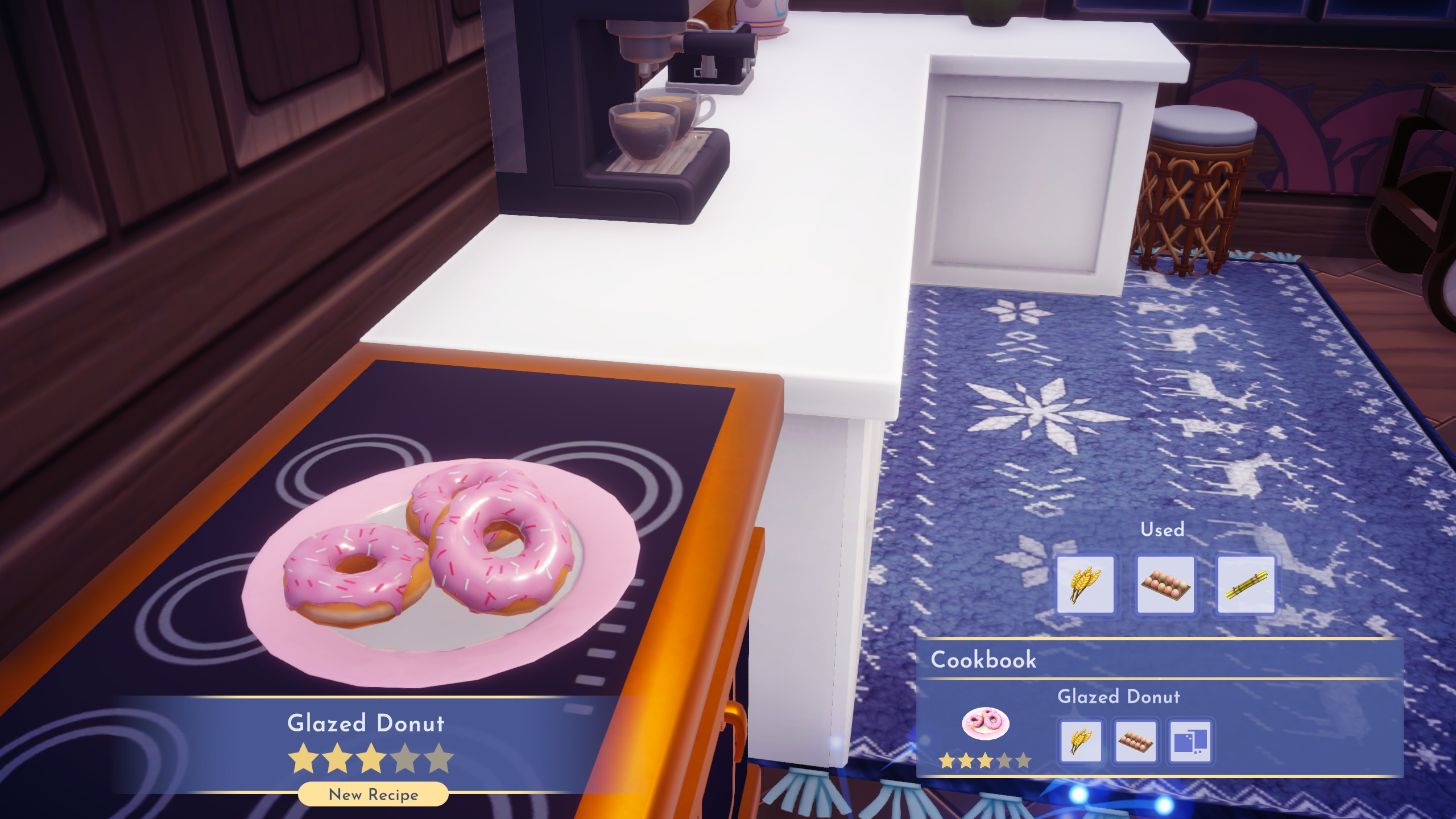Image resolution: width=1456 pixels, height=819 pixels.
Task: Select the Sugarcane icon under Used
Action: [x=1246, y=583]
